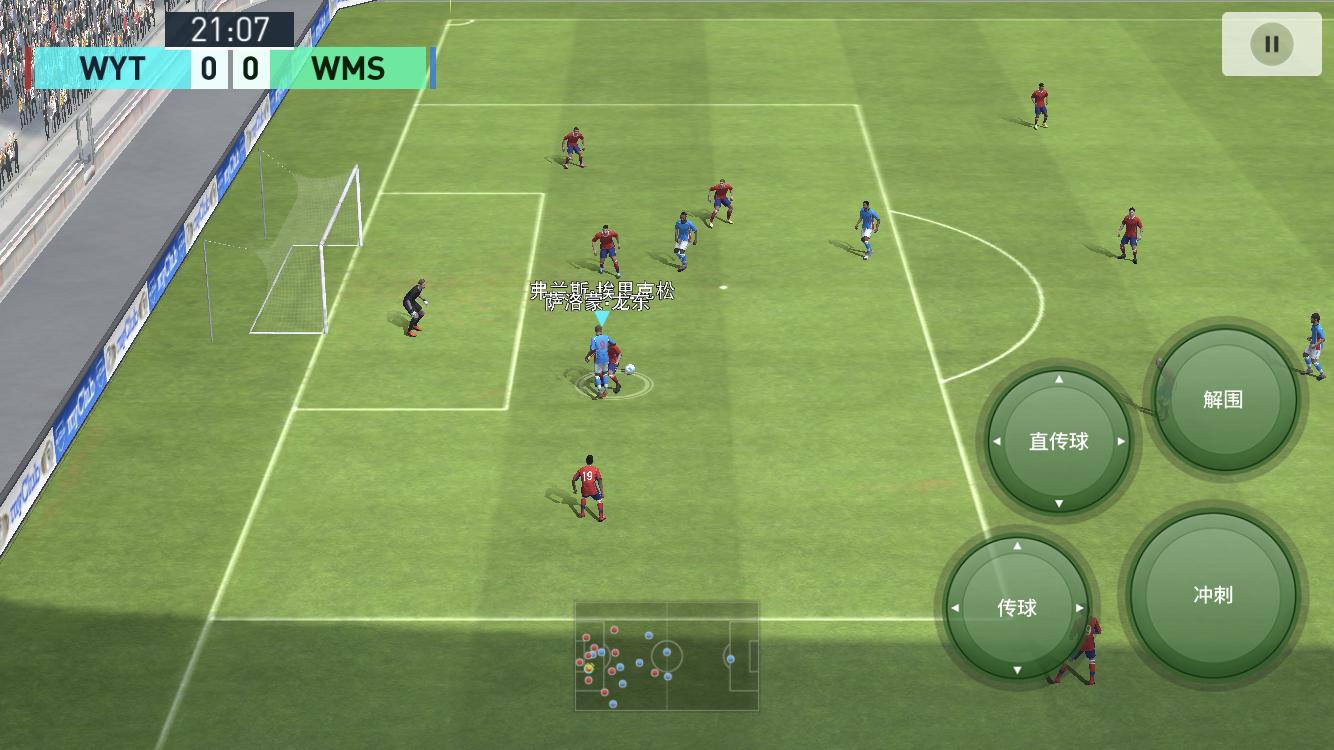This screenshot has height=750, width=1334.
Task: Pause the match with the pause button
Action: pos(1271,44)
